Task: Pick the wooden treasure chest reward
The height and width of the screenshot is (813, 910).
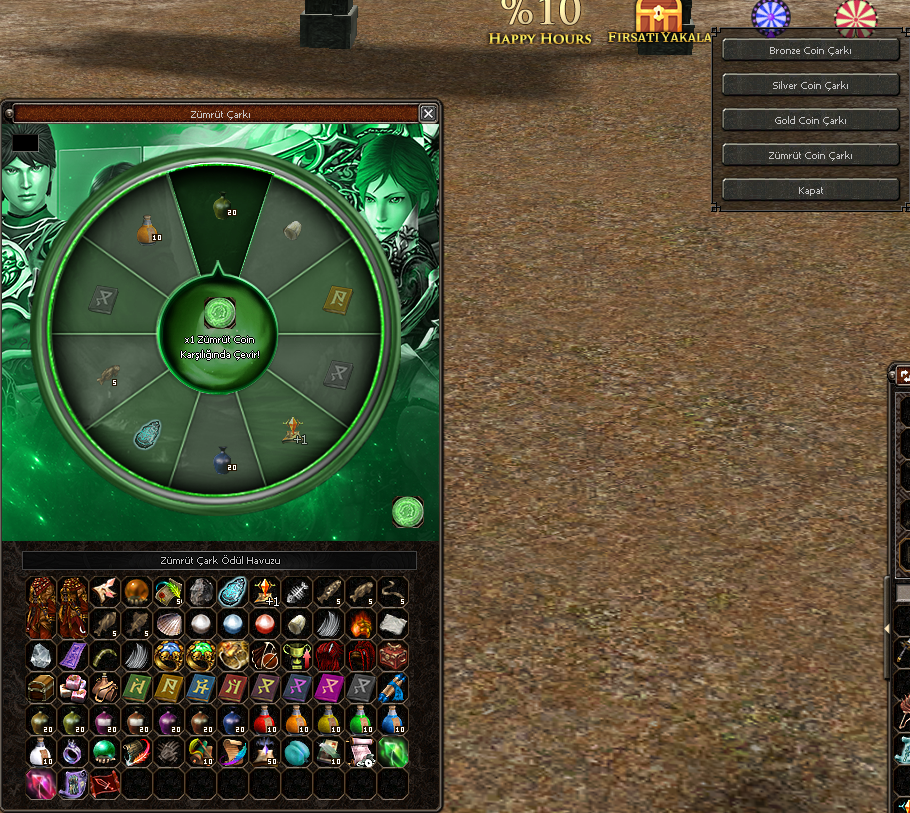Action: (x=42, y=688)
